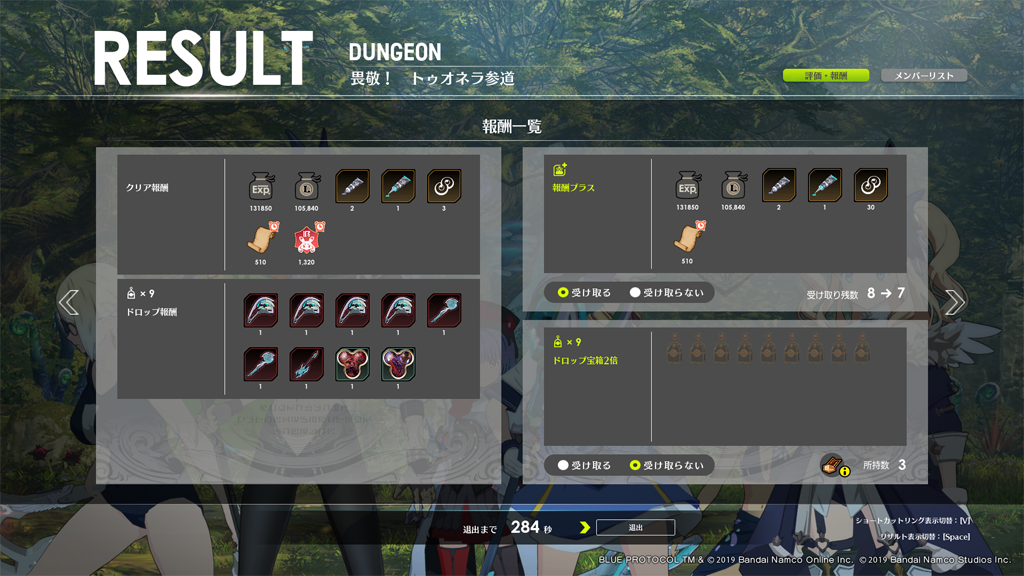Inspect the chain link icon showing 30
1024x576 pixels.
[x=870, y=185]
